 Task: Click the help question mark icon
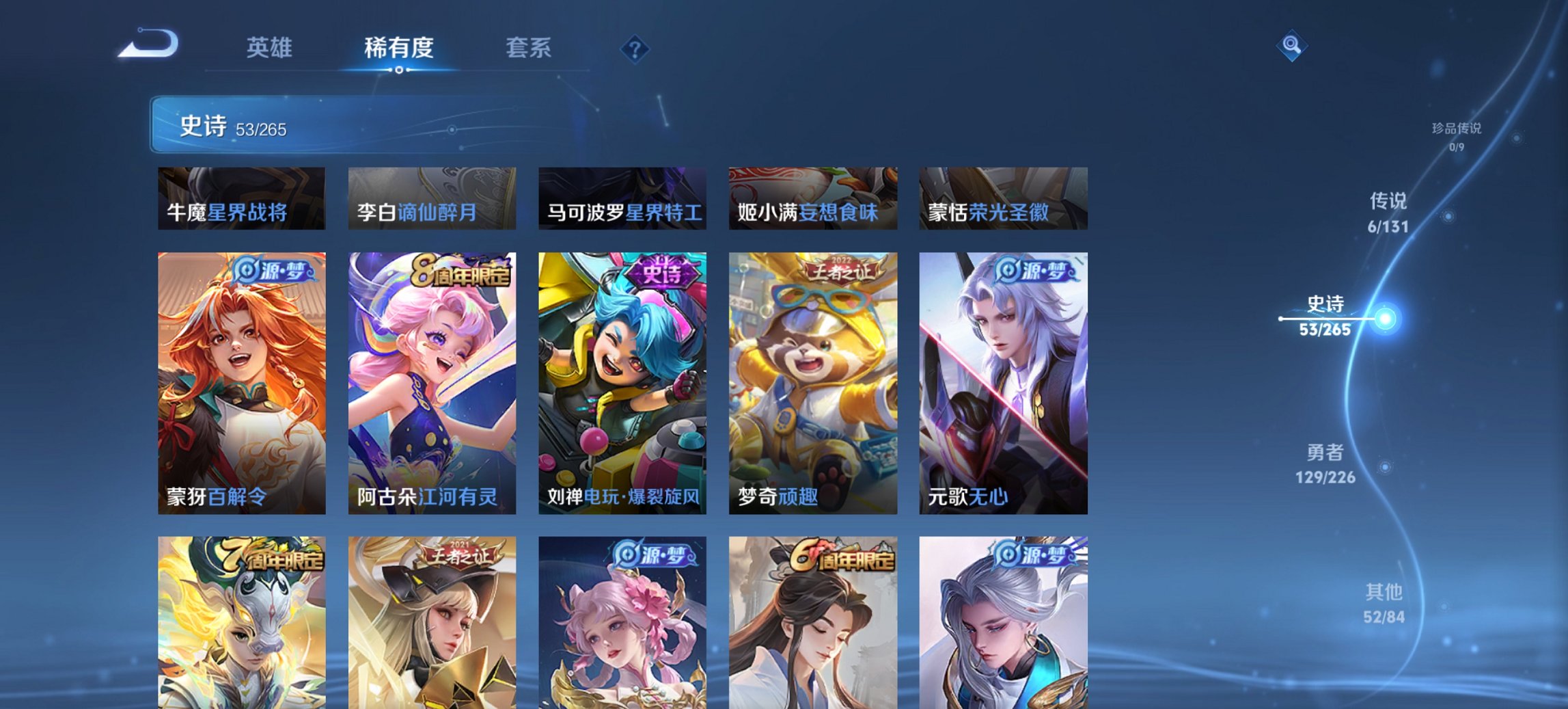[x=635, y=48]
